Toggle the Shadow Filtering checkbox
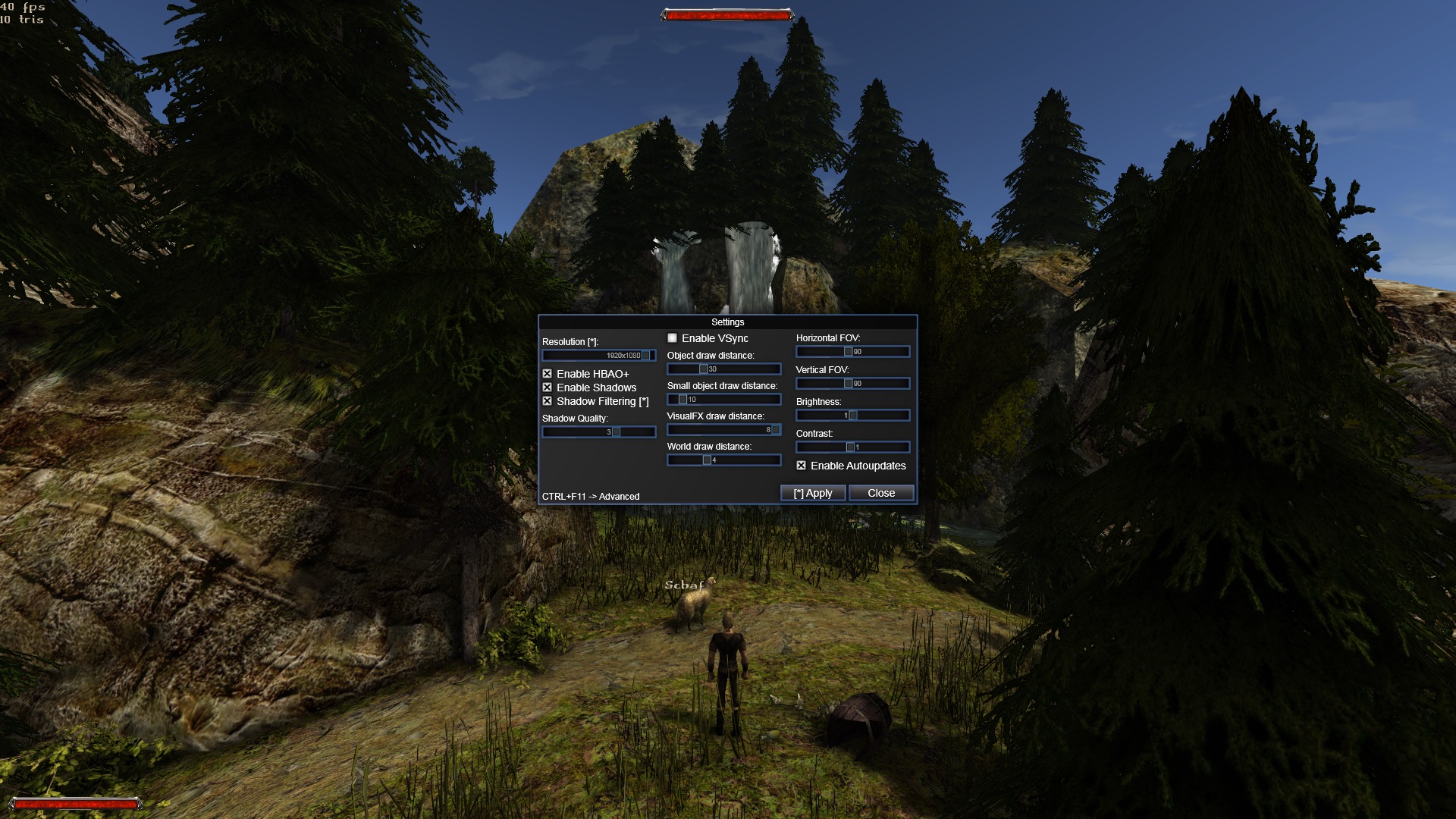Screen dimensions: 1456x819 pos(547,401)
